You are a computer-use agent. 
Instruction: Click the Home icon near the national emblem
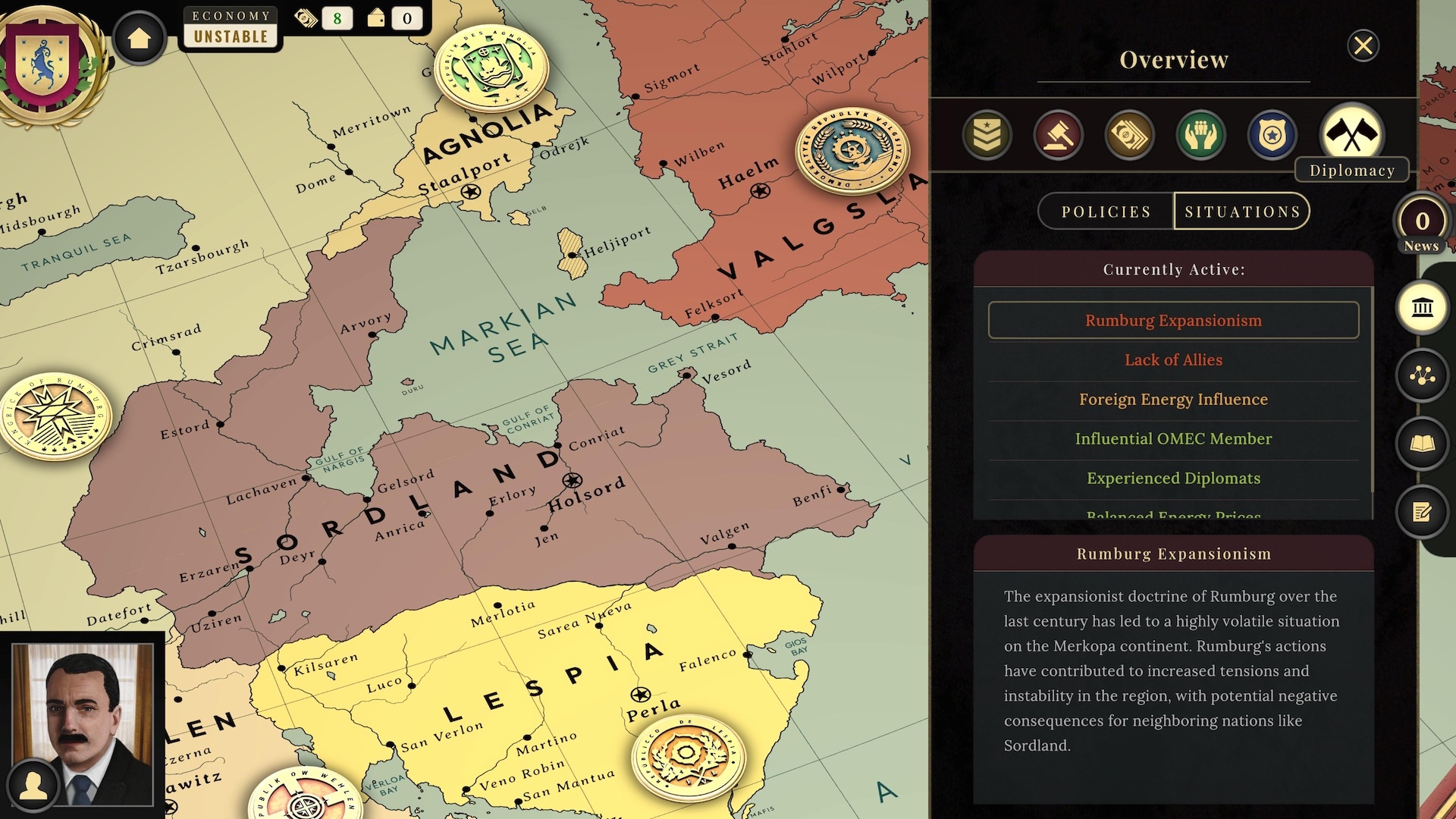coord(140,36)
